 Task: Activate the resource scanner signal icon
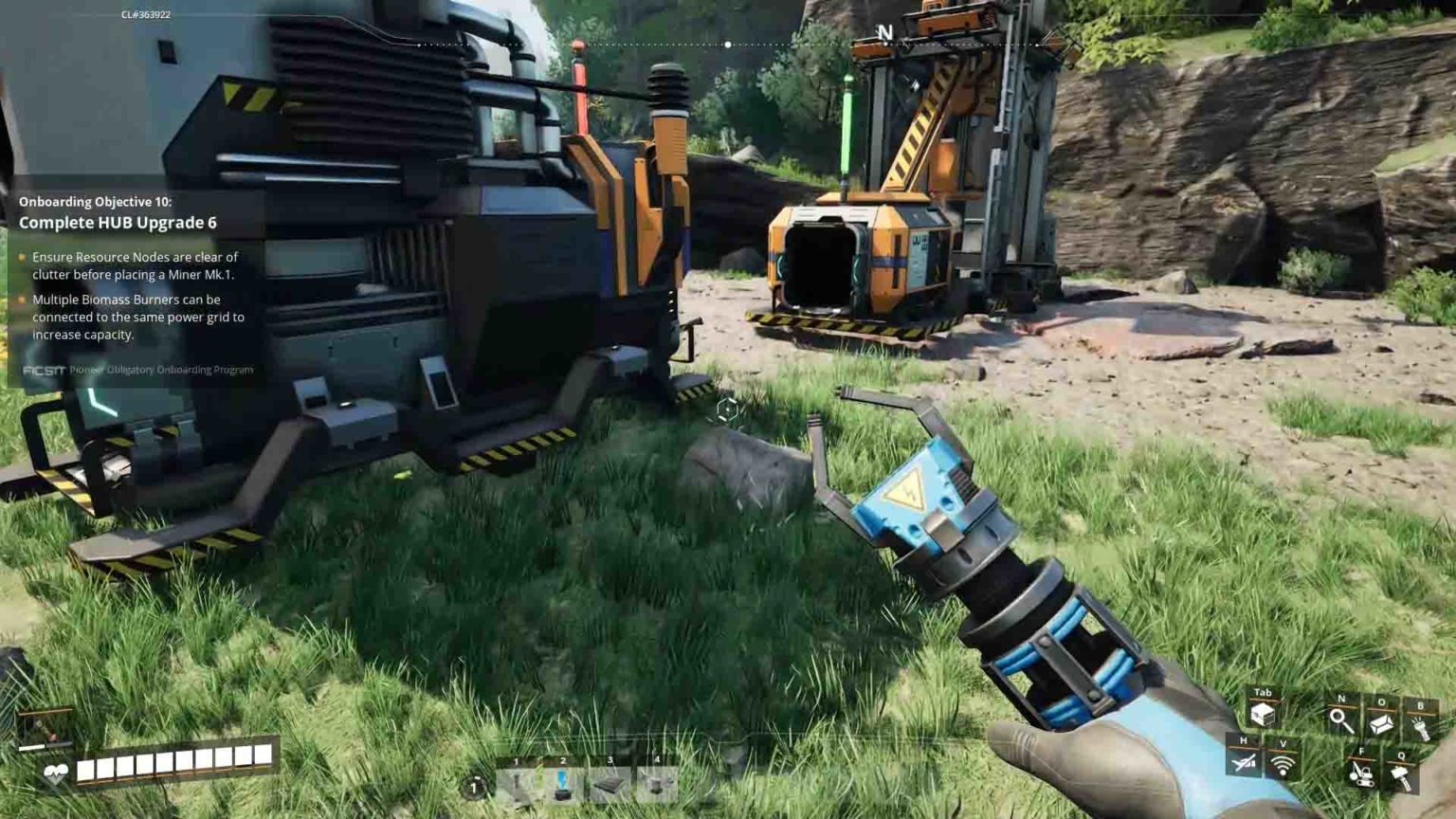pyautogui.click(x=1283, y=764)
